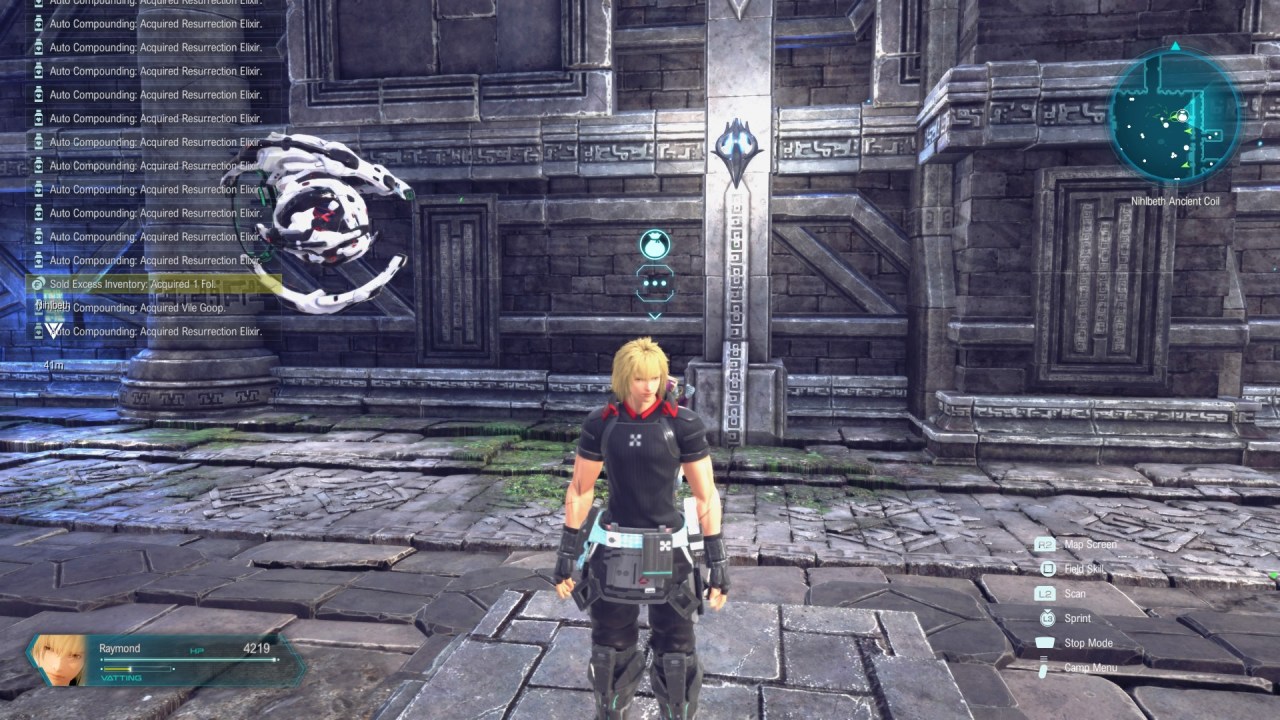The width and height of the screenshot is (1280, 720).
Task: Toggle Scan mode on
Action: tap(1074, 593)
